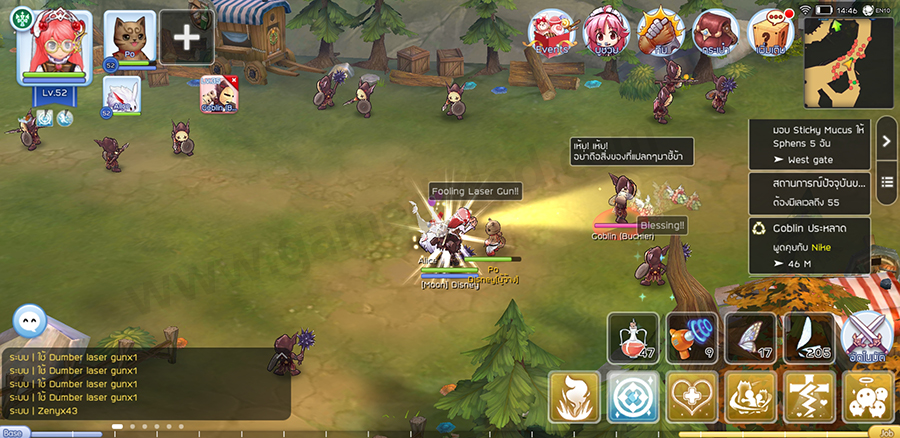Activate the flame skill
The width and height of the screenshot is (900, 438).
pyautogui.click(x=574, y=397)
